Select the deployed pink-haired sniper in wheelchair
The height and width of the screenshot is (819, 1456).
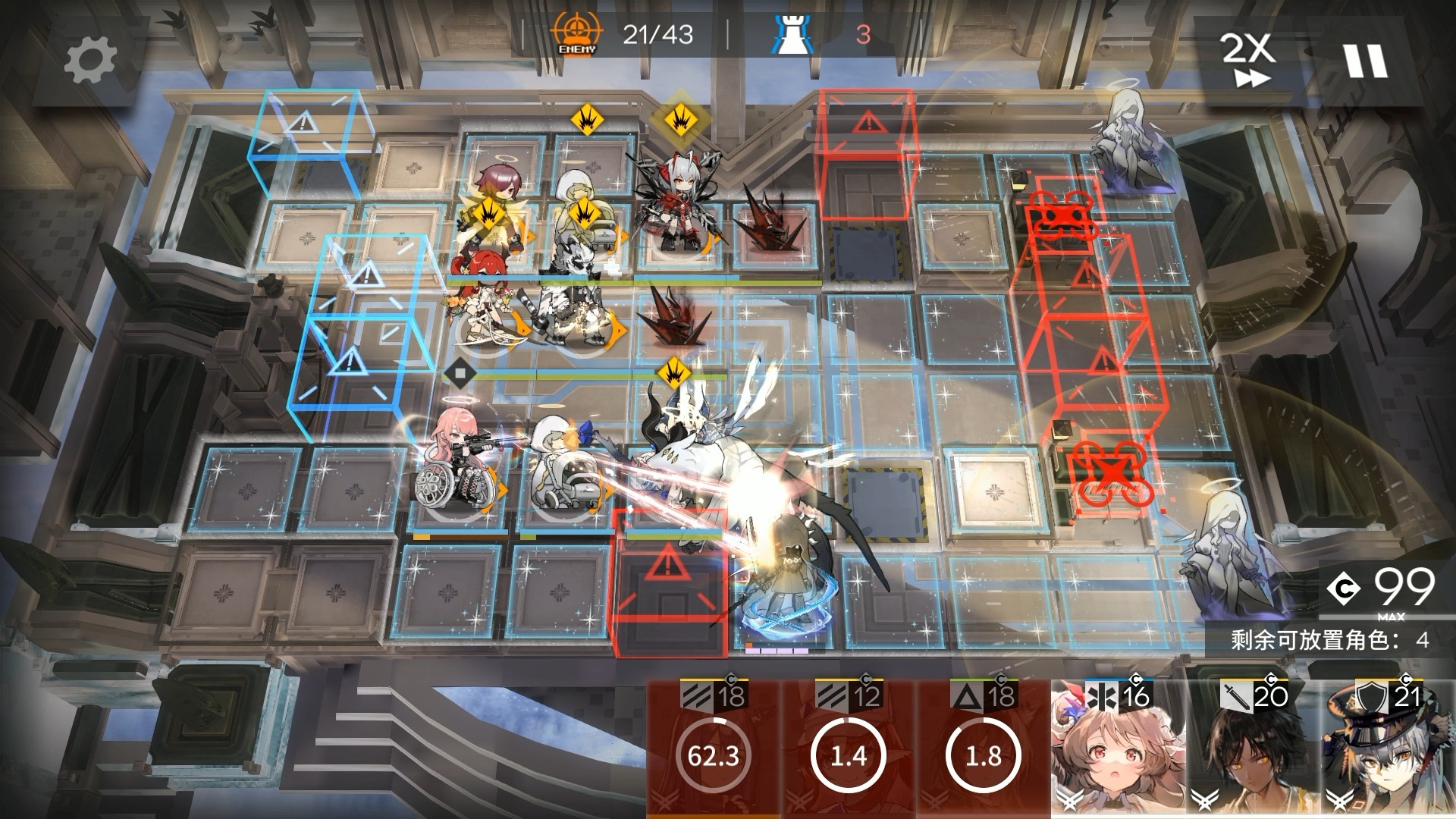pyautogui.click(x=455, y=464)
